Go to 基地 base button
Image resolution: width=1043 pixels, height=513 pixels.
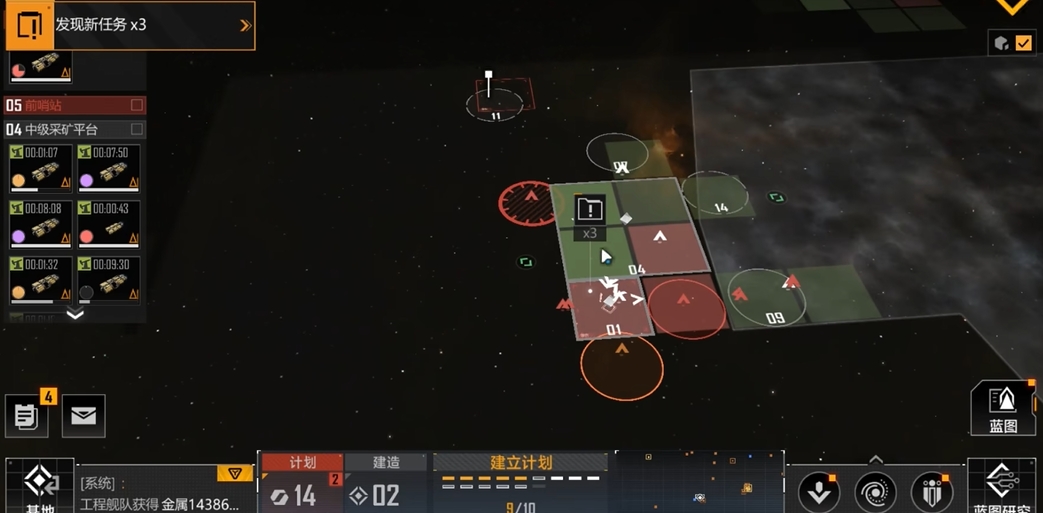[40, 487]
